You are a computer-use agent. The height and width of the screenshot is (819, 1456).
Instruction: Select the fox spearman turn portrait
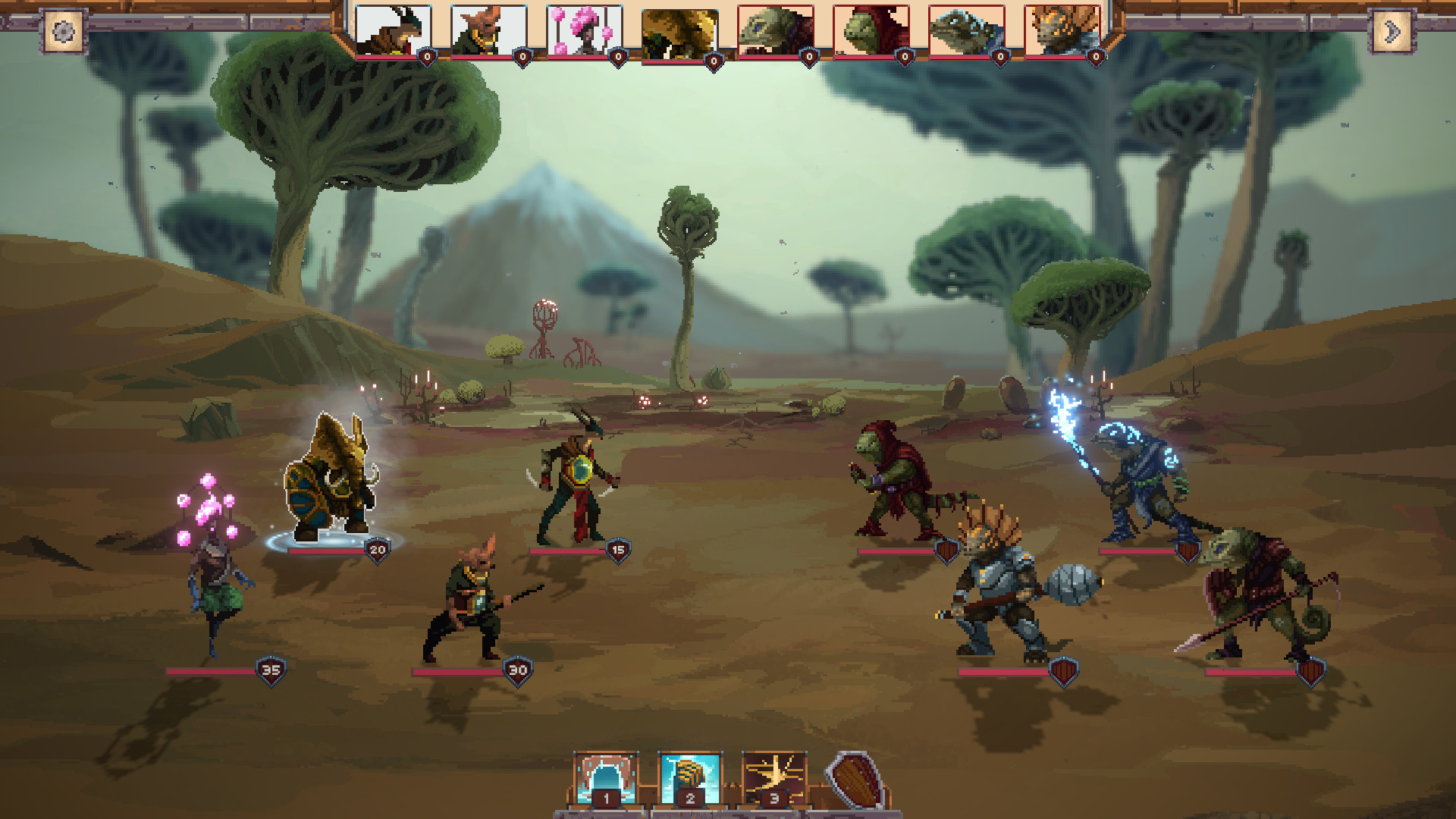tap(489, 31)
